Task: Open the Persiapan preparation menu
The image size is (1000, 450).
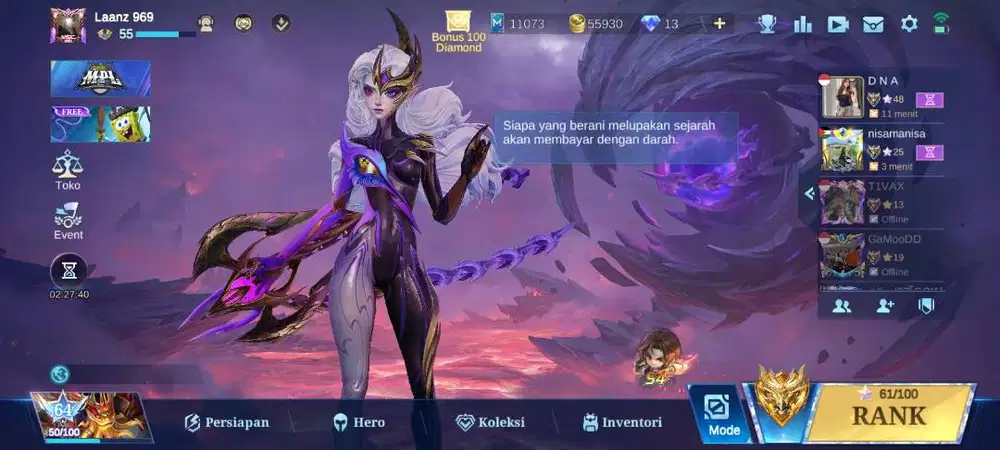Action: click(226, 423)
